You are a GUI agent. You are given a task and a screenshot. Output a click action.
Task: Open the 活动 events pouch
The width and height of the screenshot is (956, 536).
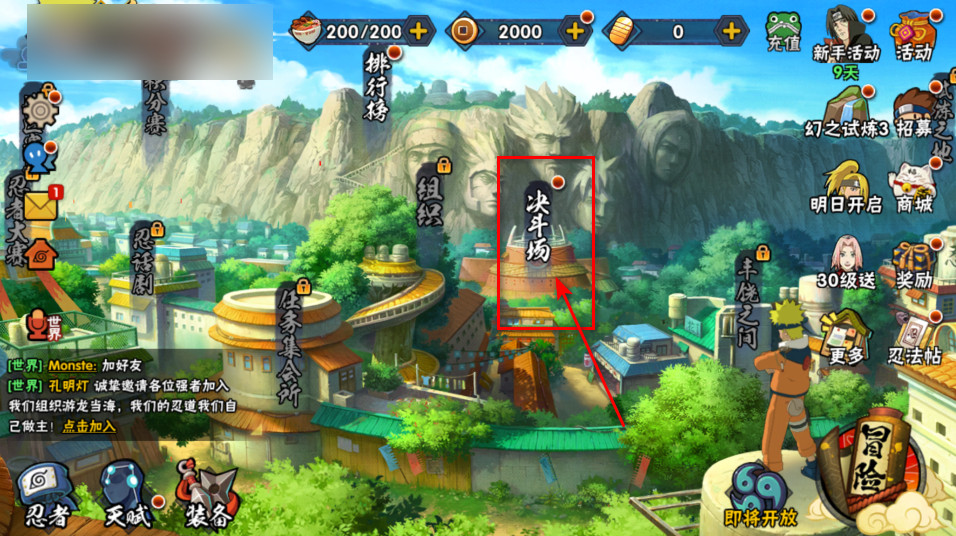pos(913,33)
